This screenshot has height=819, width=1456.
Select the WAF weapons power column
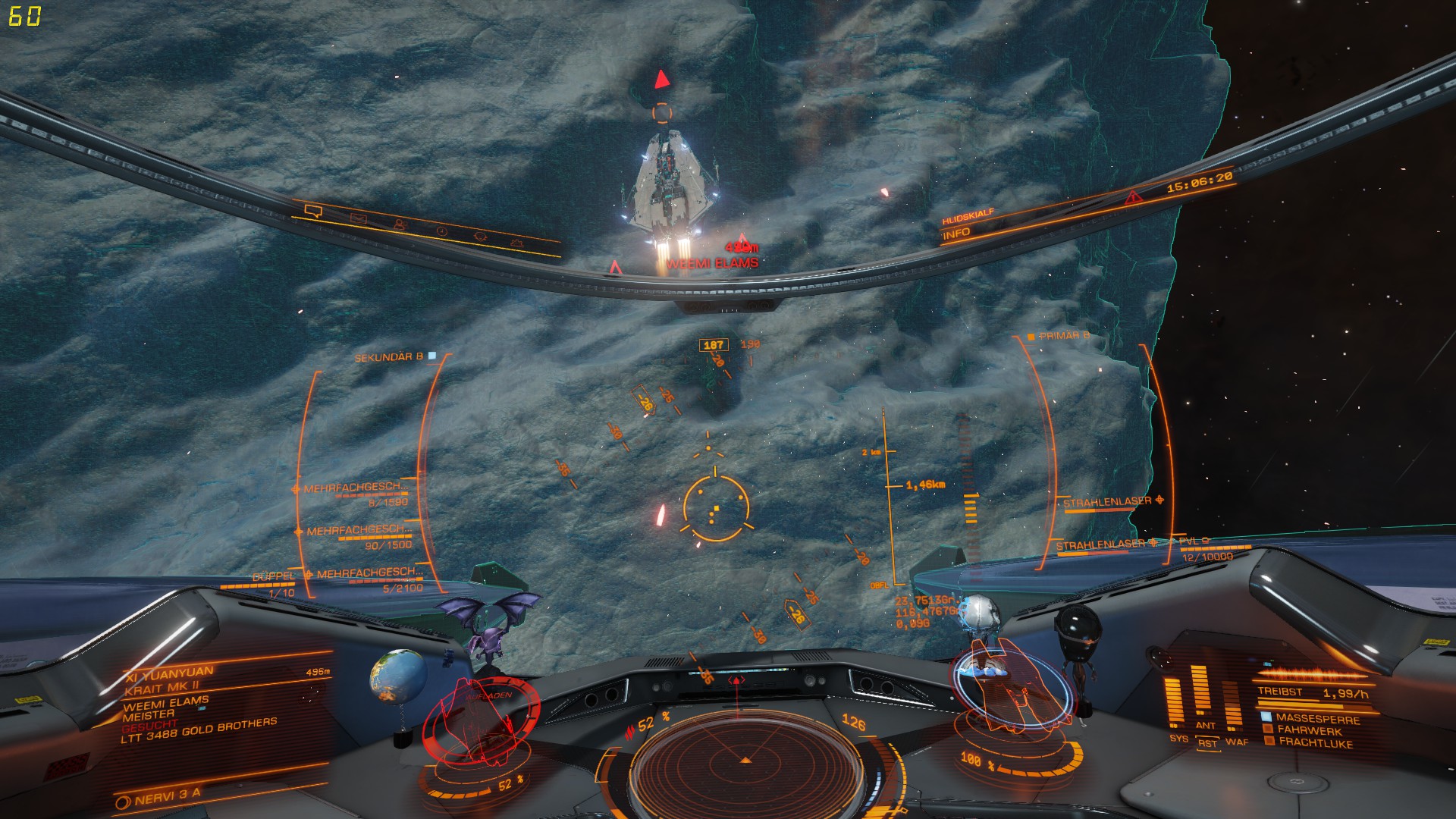pyautogui.click(x=1233, y=707)
